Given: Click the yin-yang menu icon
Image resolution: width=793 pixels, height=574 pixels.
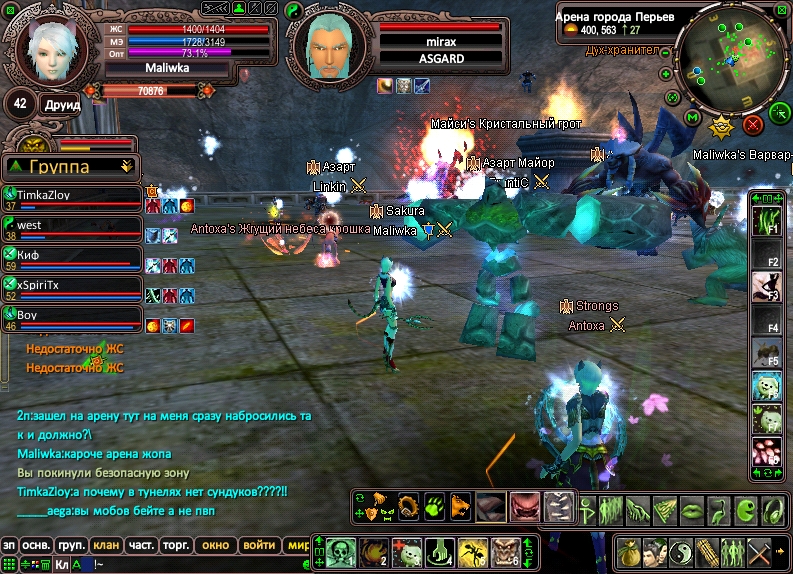Looking at the screenshot, I should click(x=682, y=551).
